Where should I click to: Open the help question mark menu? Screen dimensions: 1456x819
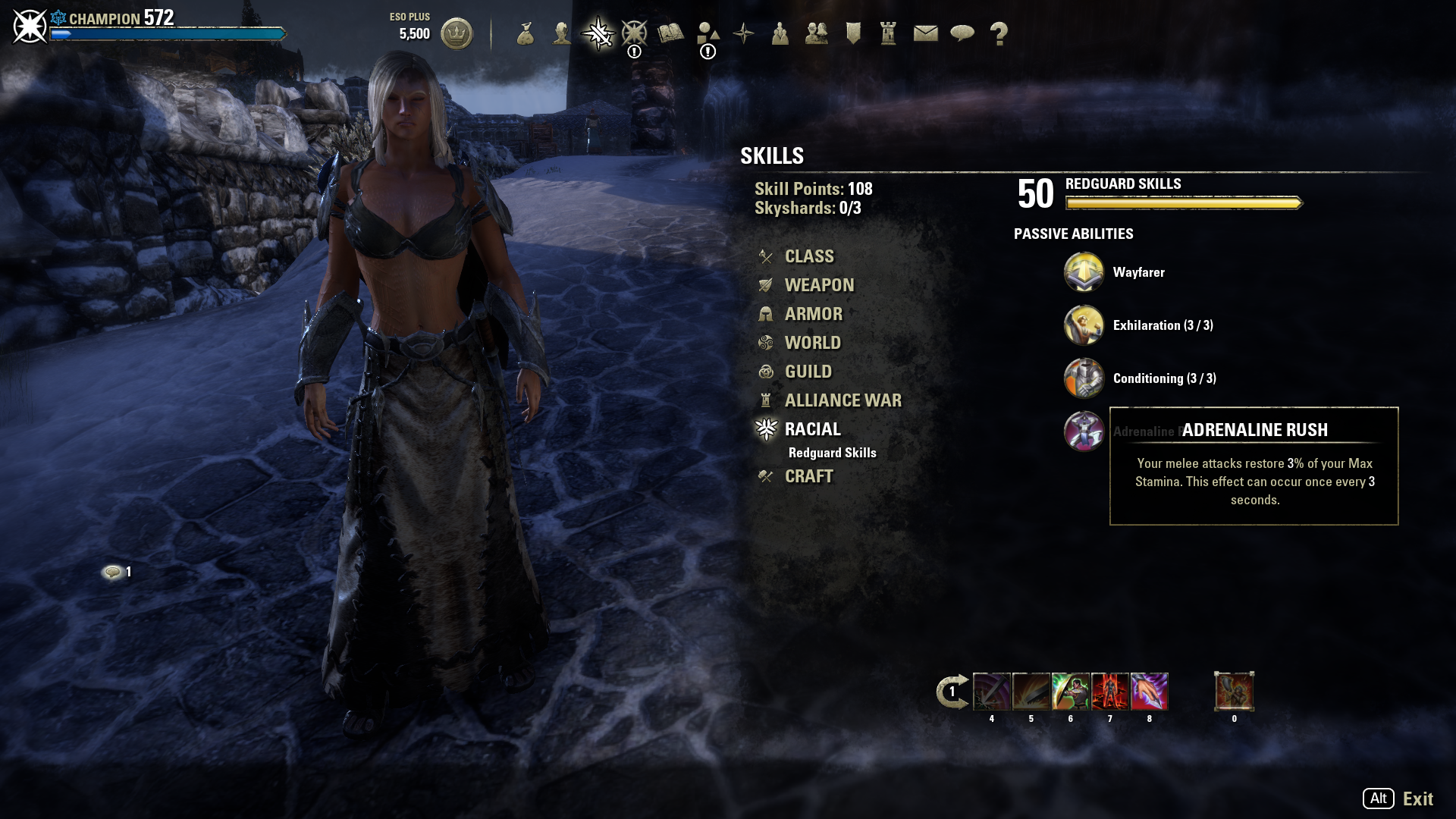999,33
